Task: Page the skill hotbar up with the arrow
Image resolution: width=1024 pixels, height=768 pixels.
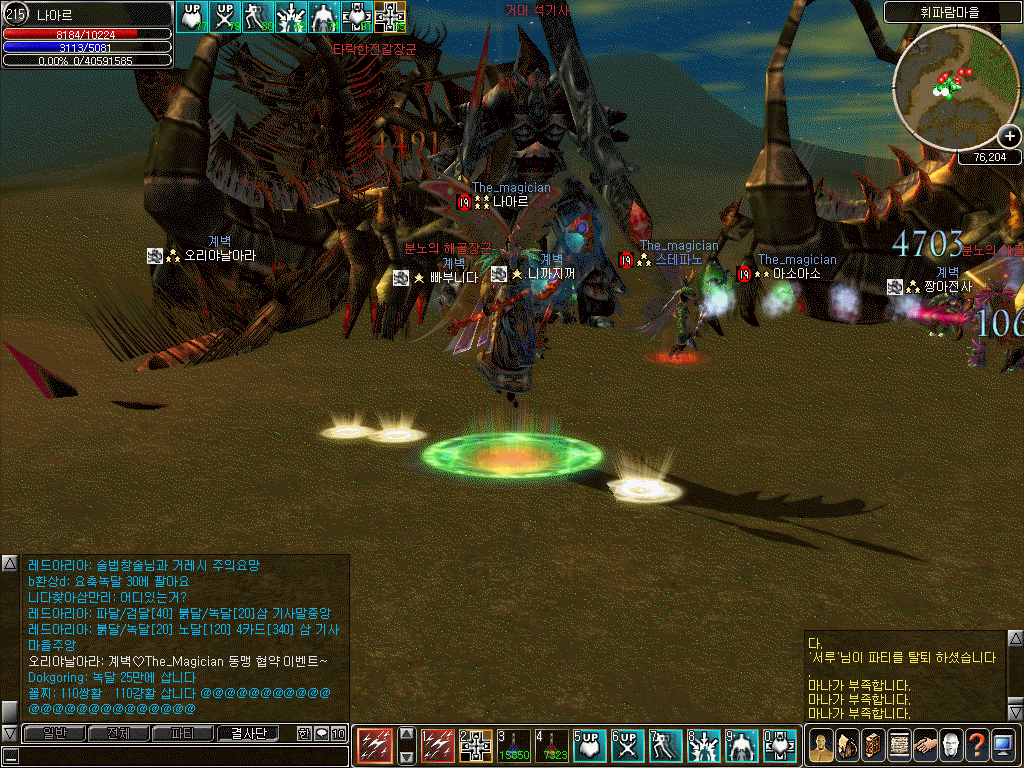Action: pos(406,734)
